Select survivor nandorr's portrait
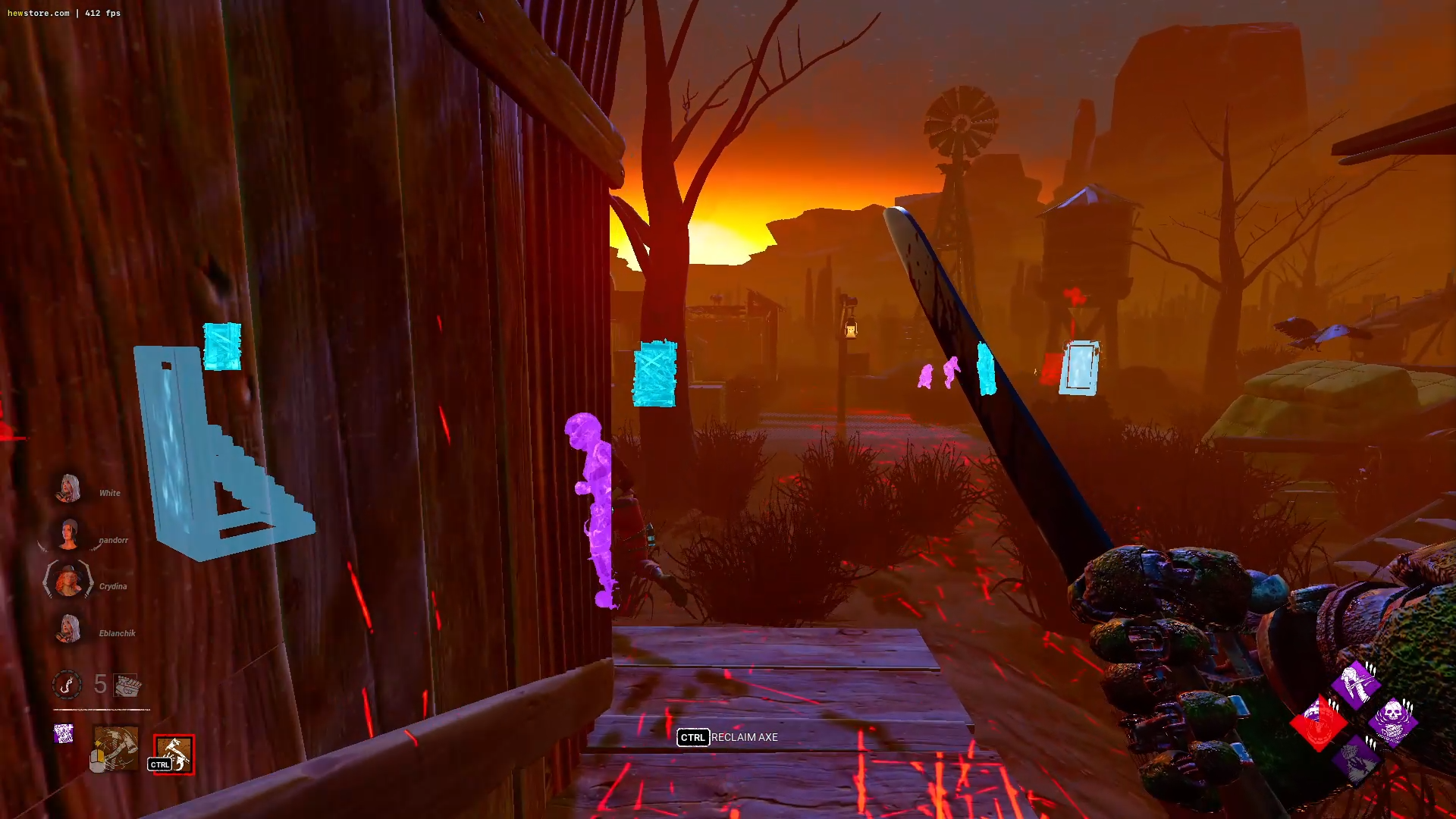Screen dimensions: 1456x819 pyautogui.click(x=68, y=535)
